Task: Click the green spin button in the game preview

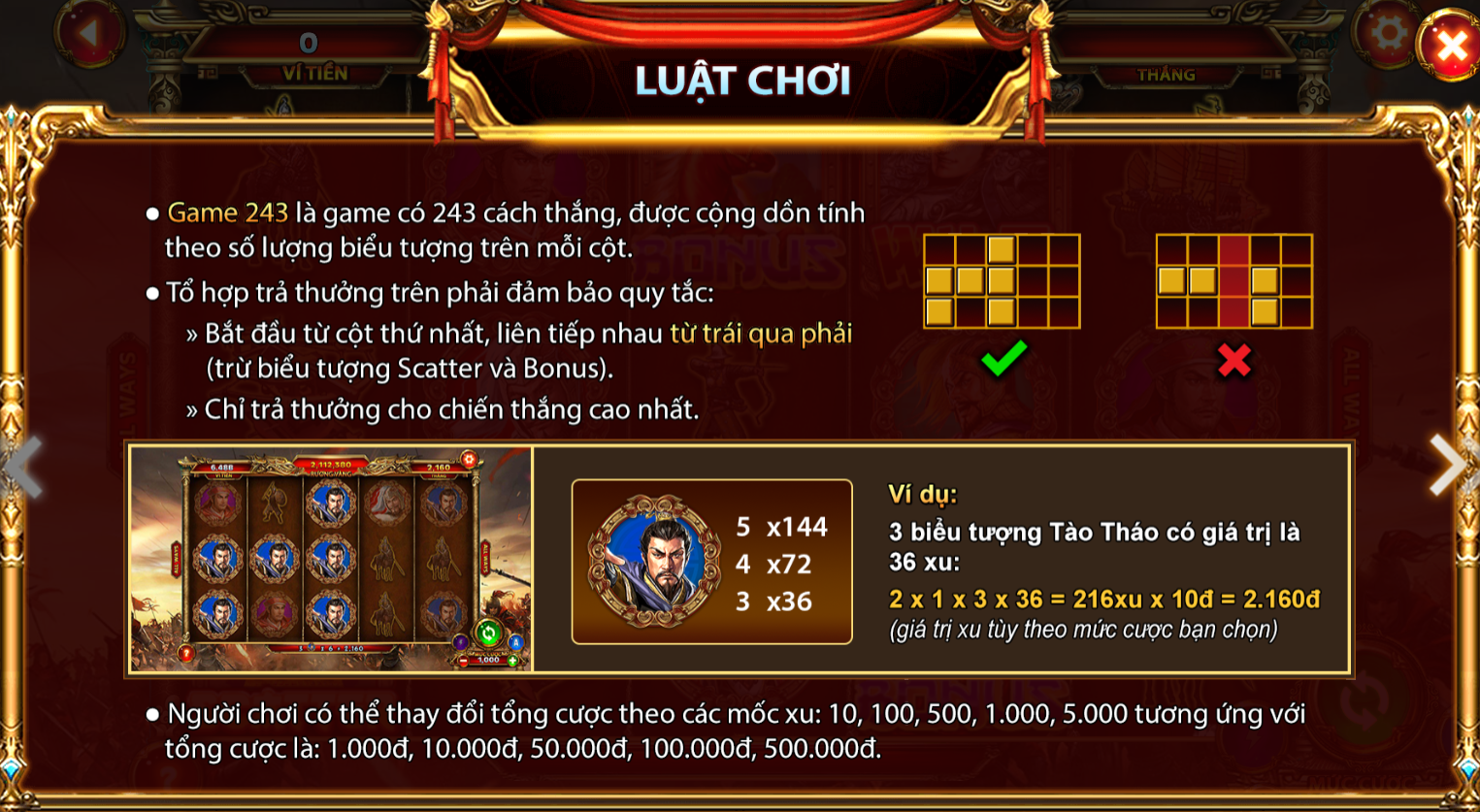Action: pos(488,633)
